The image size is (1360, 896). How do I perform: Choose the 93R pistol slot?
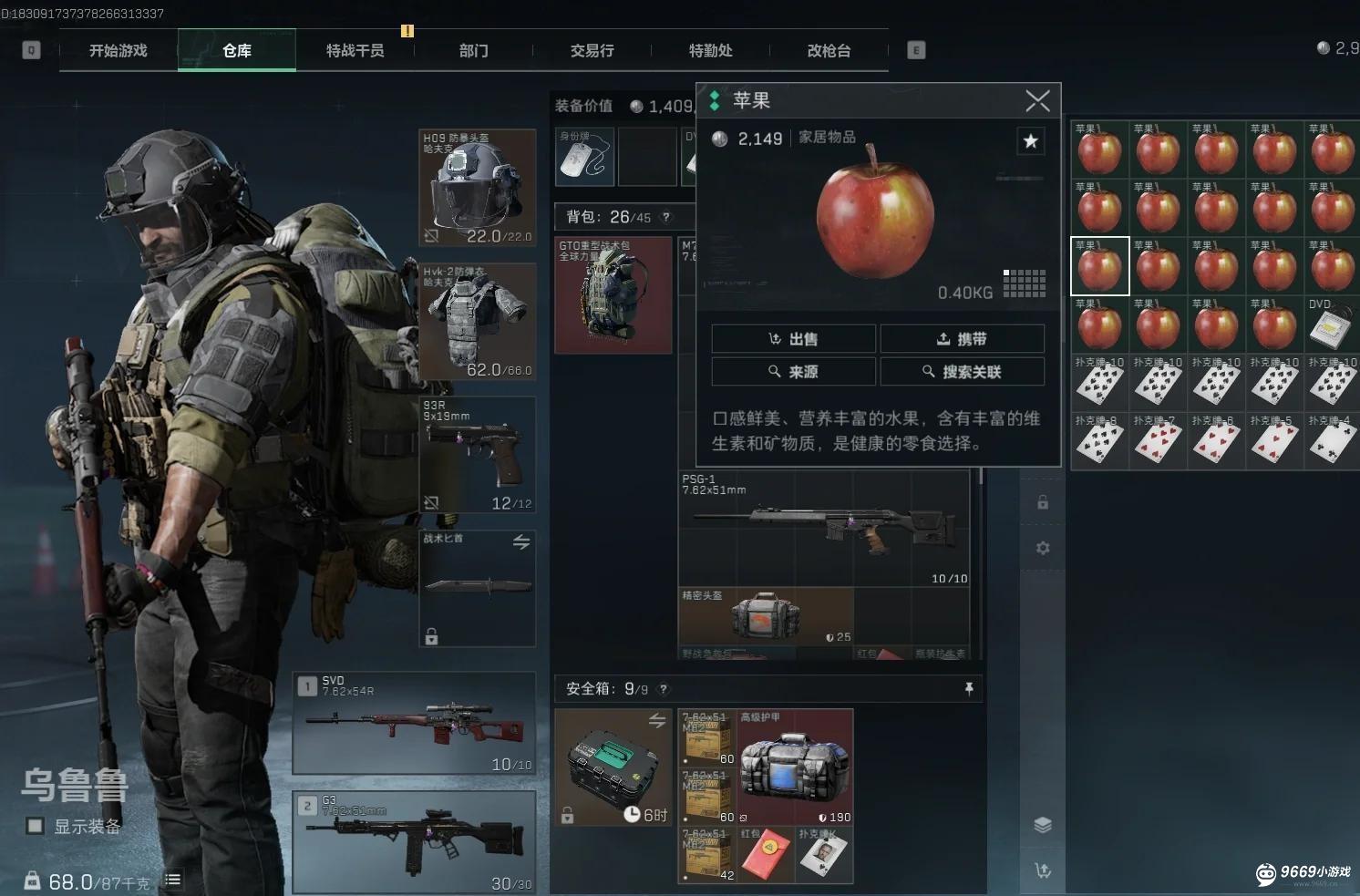pos(477,454)
